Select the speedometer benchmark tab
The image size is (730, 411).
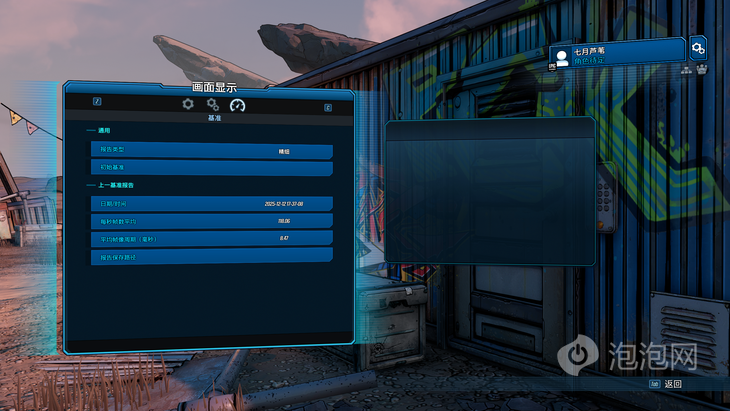click(x=237, y=105)
